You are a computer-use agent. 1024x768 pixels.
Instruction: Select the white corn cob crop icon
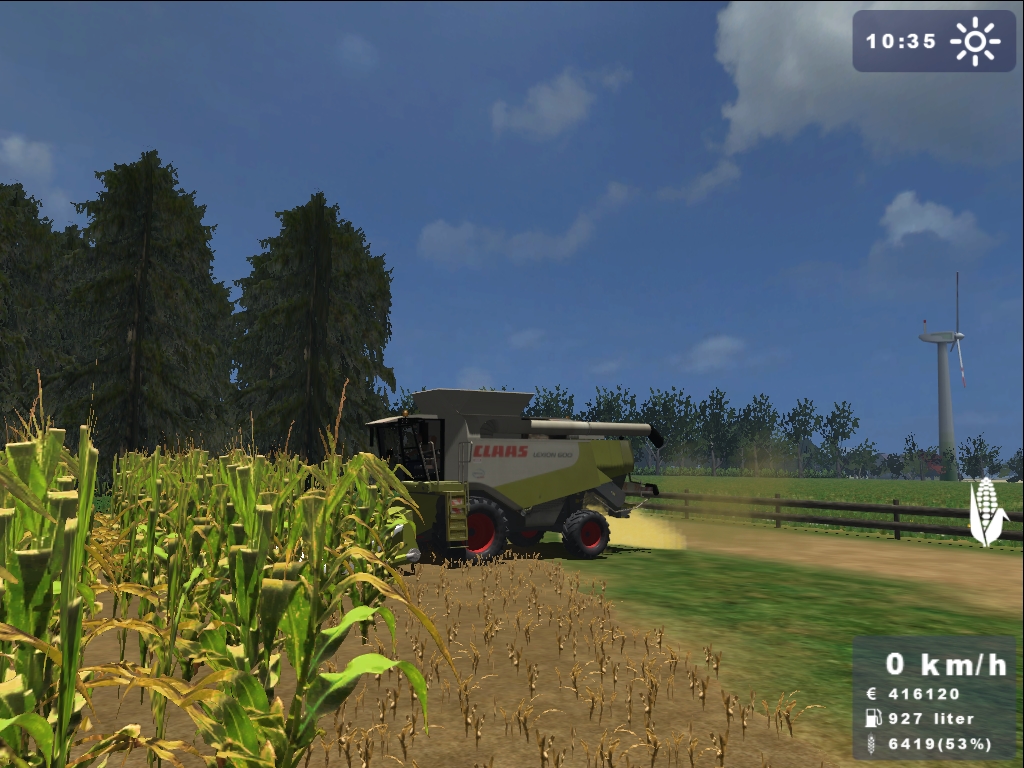click(987, 512)
